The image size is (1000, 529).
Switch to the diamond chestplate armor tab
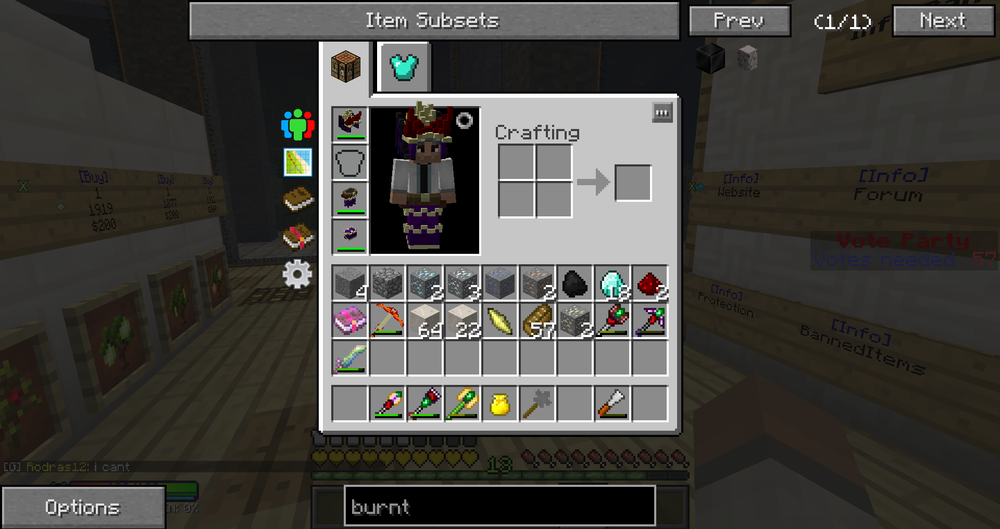tap(403, 67)
